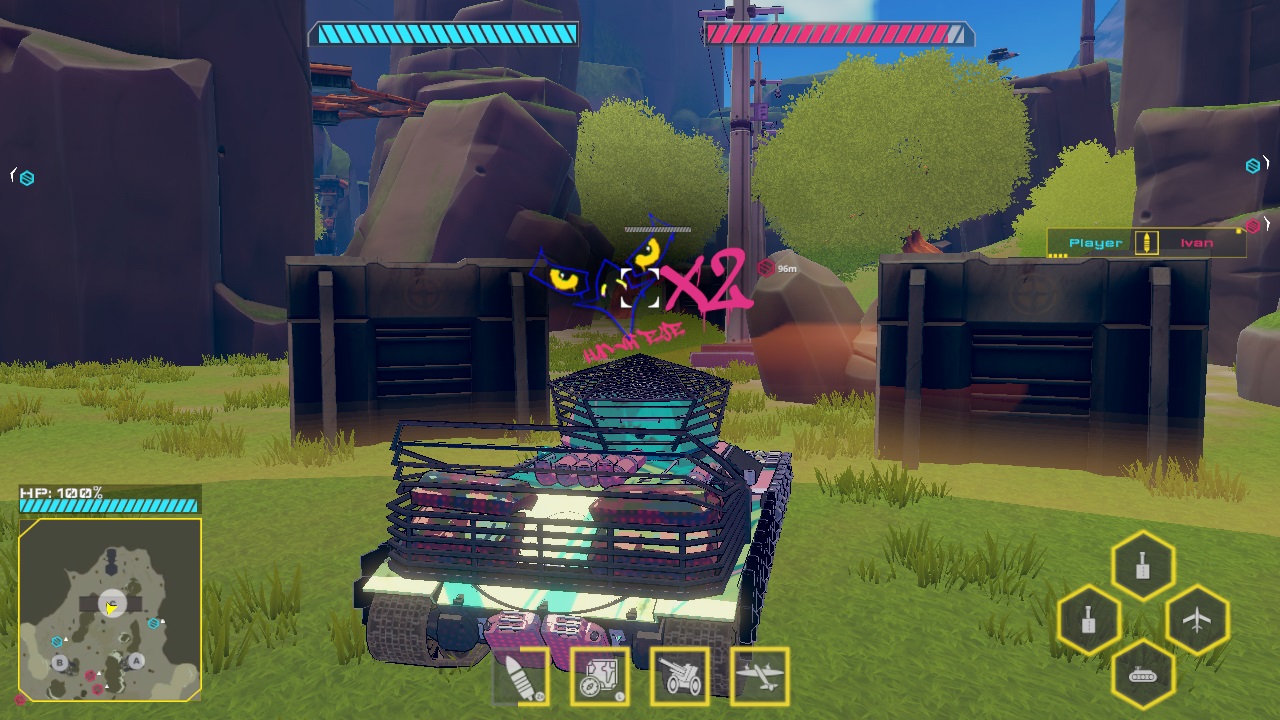1280x720 pixels.
Task: Switch to the Player scoreboard entry
Action: [x=1094, y=242]
